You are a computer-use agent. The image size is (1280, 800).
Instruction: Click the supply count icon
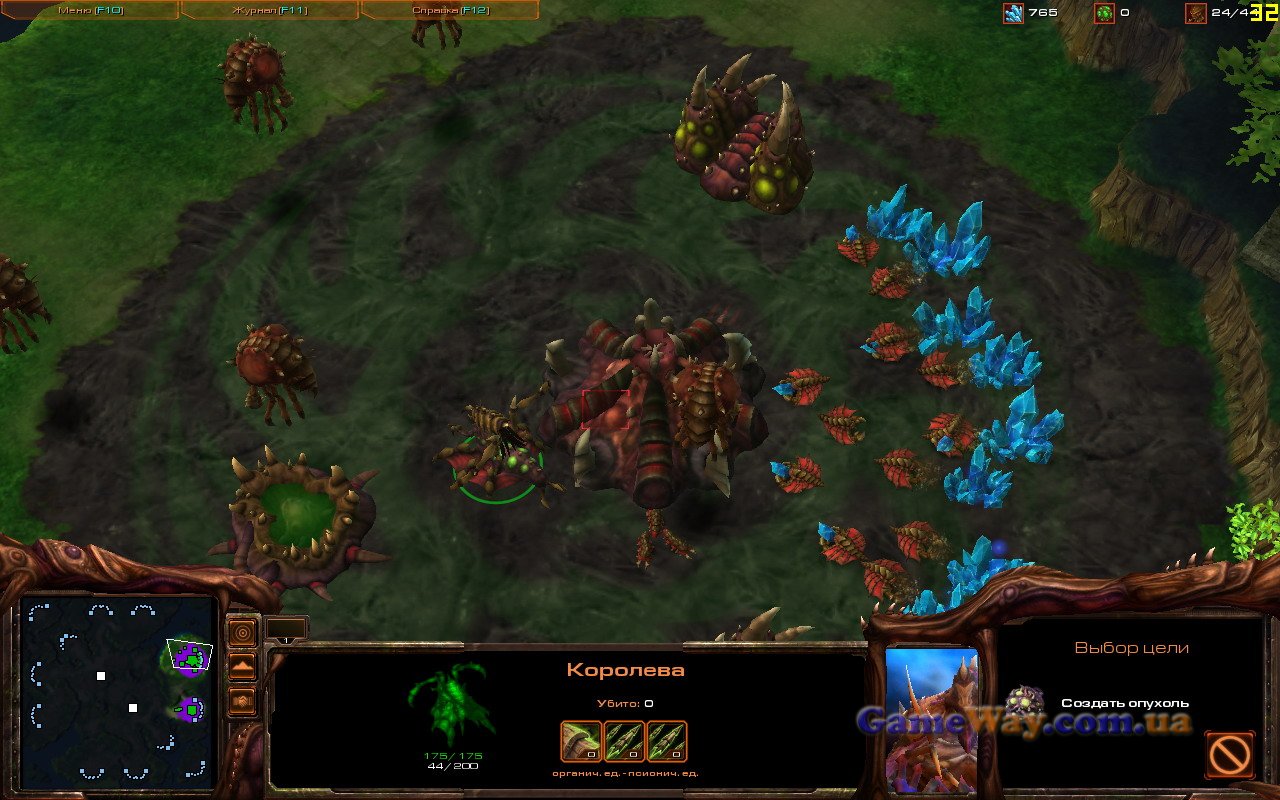1195,13
